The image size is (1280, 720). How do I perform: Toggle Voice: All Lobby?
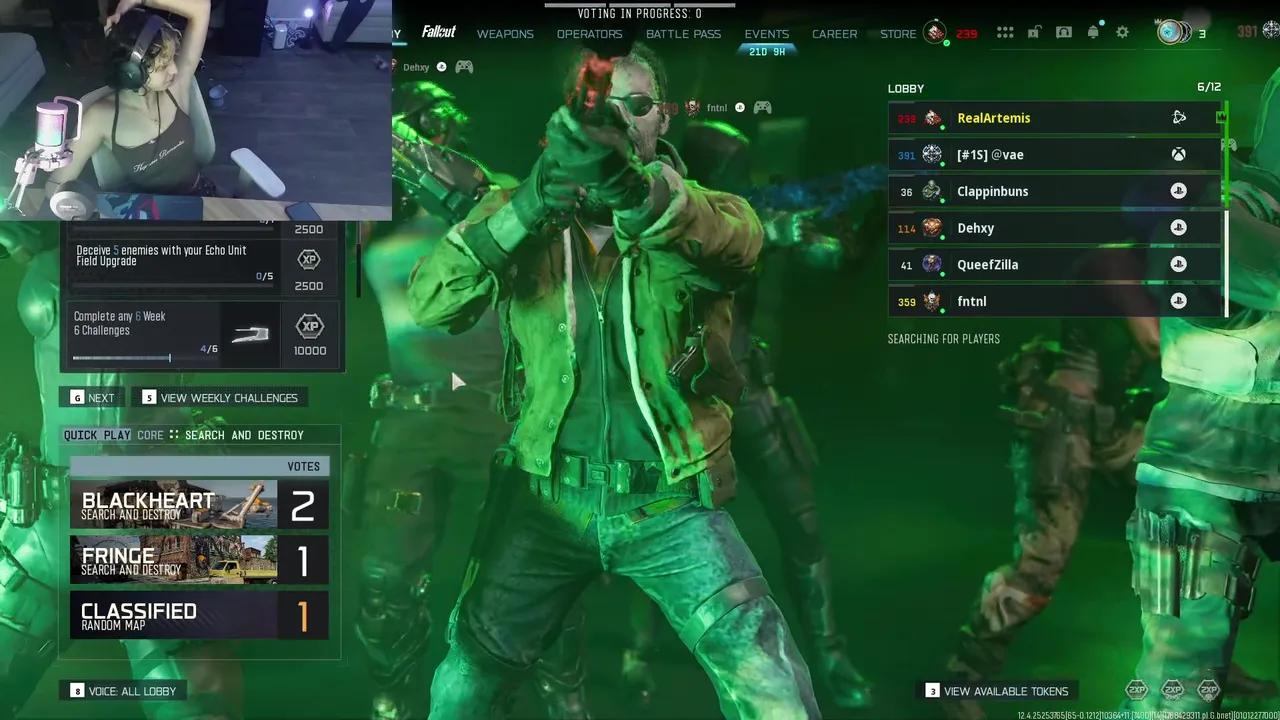pos(122,690)
